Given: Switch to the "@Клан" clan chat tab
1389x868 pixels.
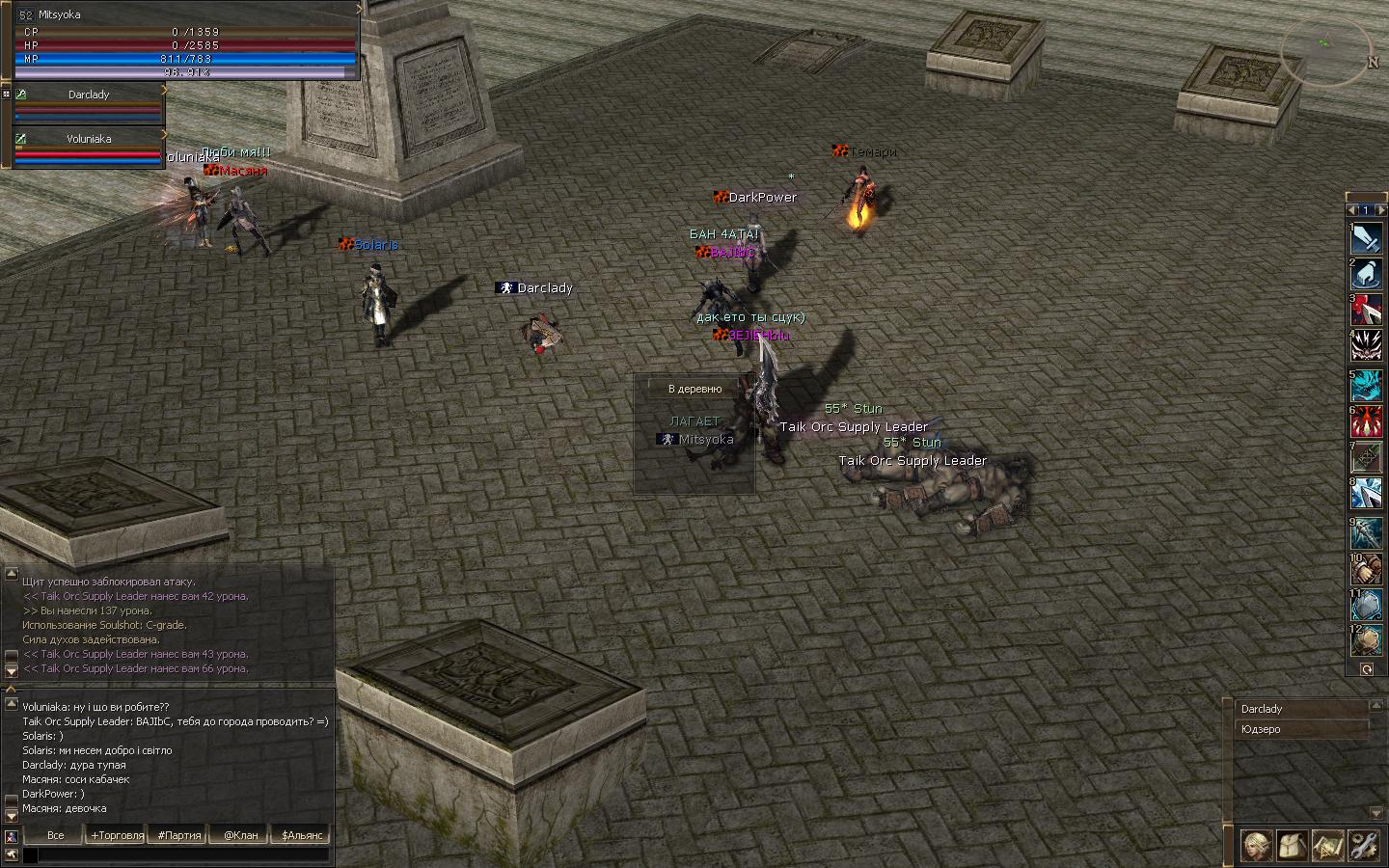Looking at the screenshot, I should click(240, 835).
